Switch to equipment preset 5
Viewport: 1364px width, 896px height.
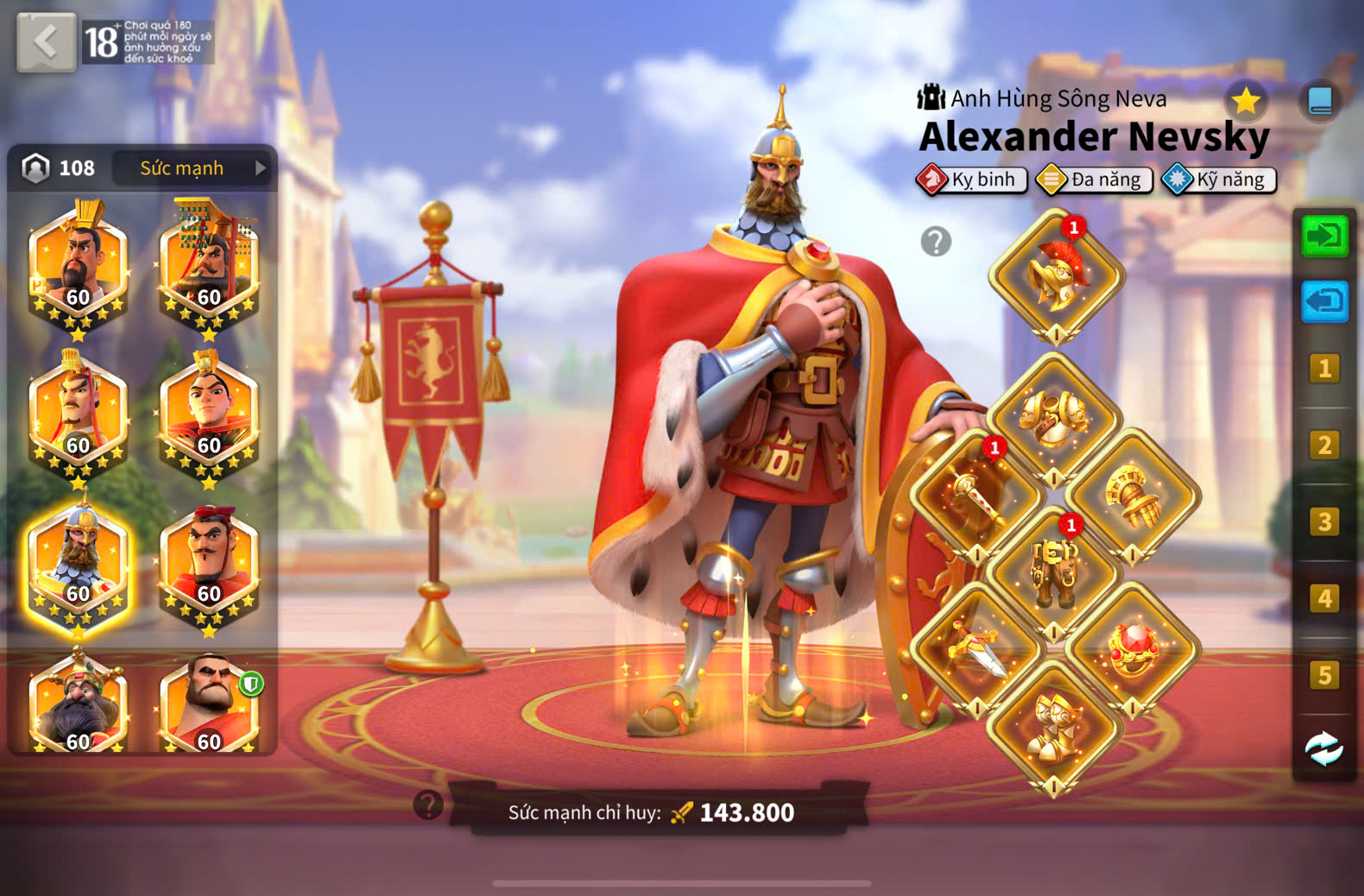[x=1324, y=675]
